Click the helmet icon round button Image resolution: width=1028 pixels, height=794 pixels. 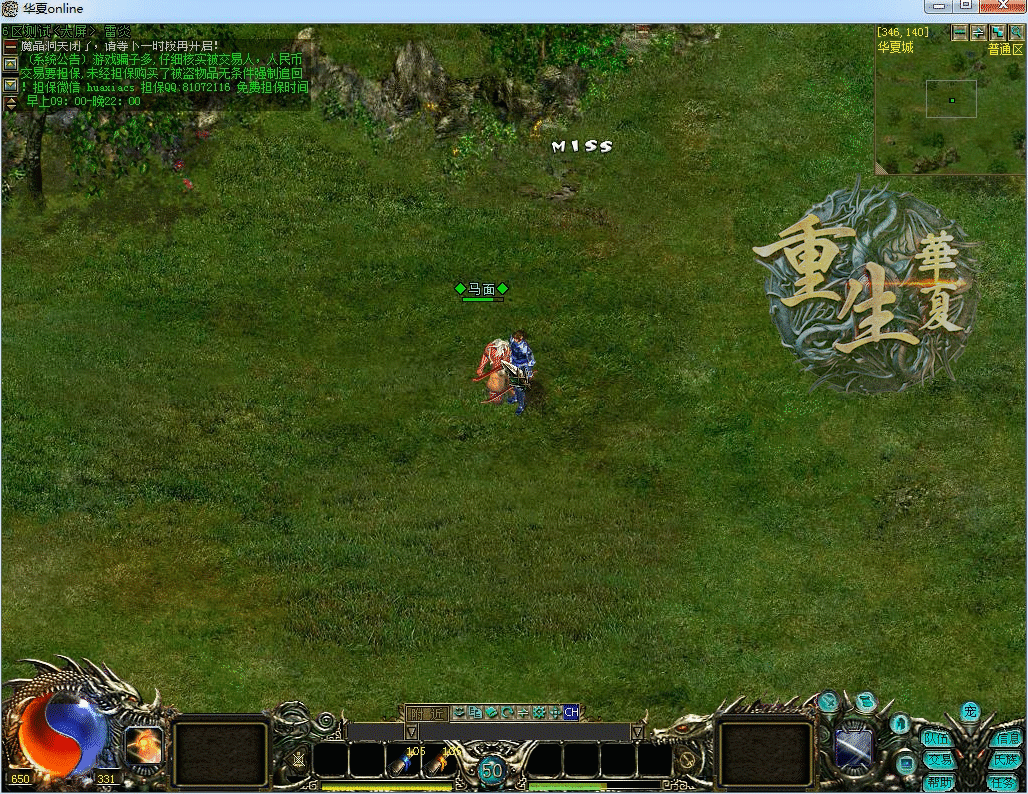pos(899,723)
